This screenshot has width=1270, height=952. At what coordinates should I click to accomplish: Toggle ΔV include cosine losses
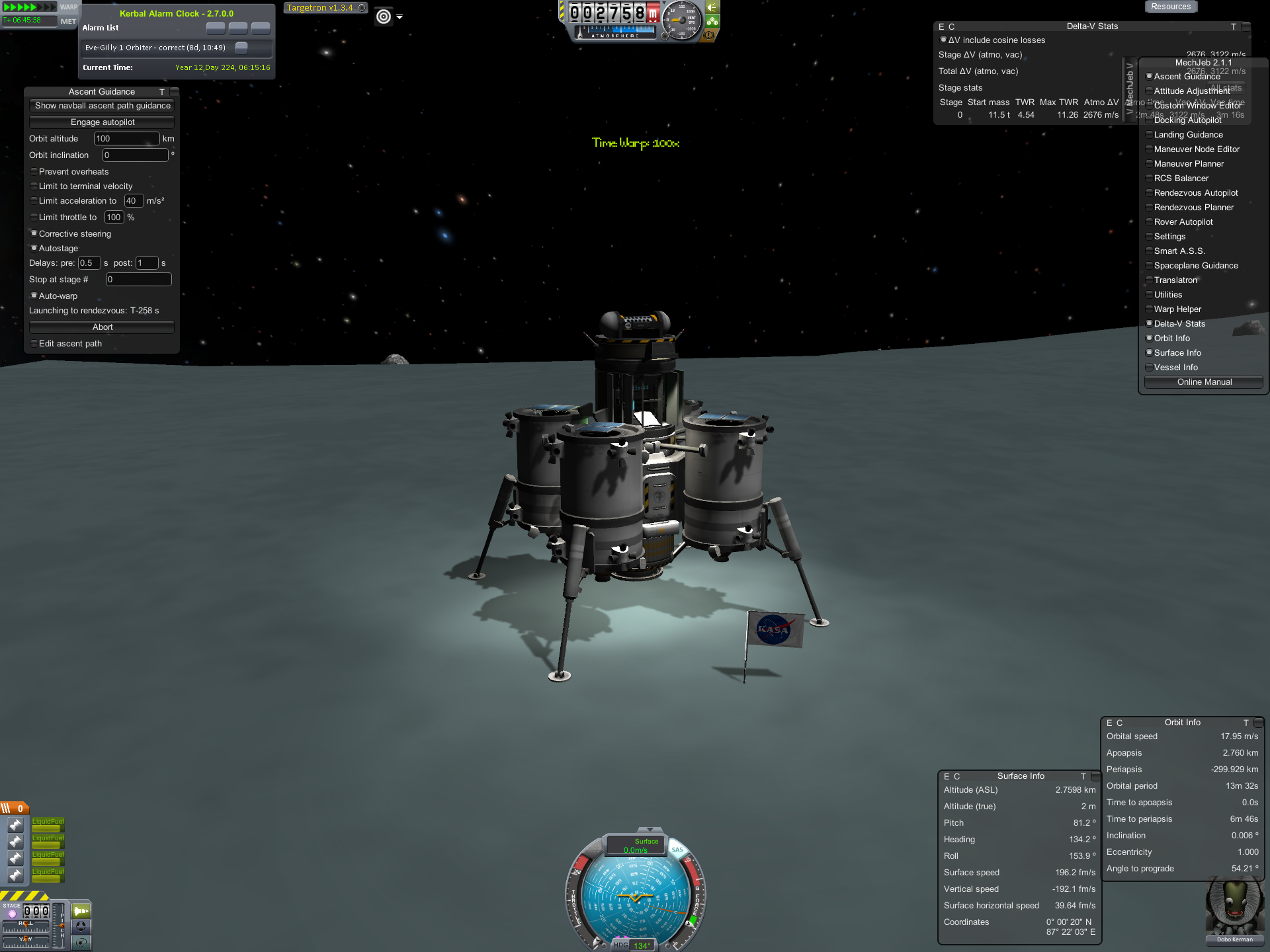pyautogui.click(x=943, y=40)
